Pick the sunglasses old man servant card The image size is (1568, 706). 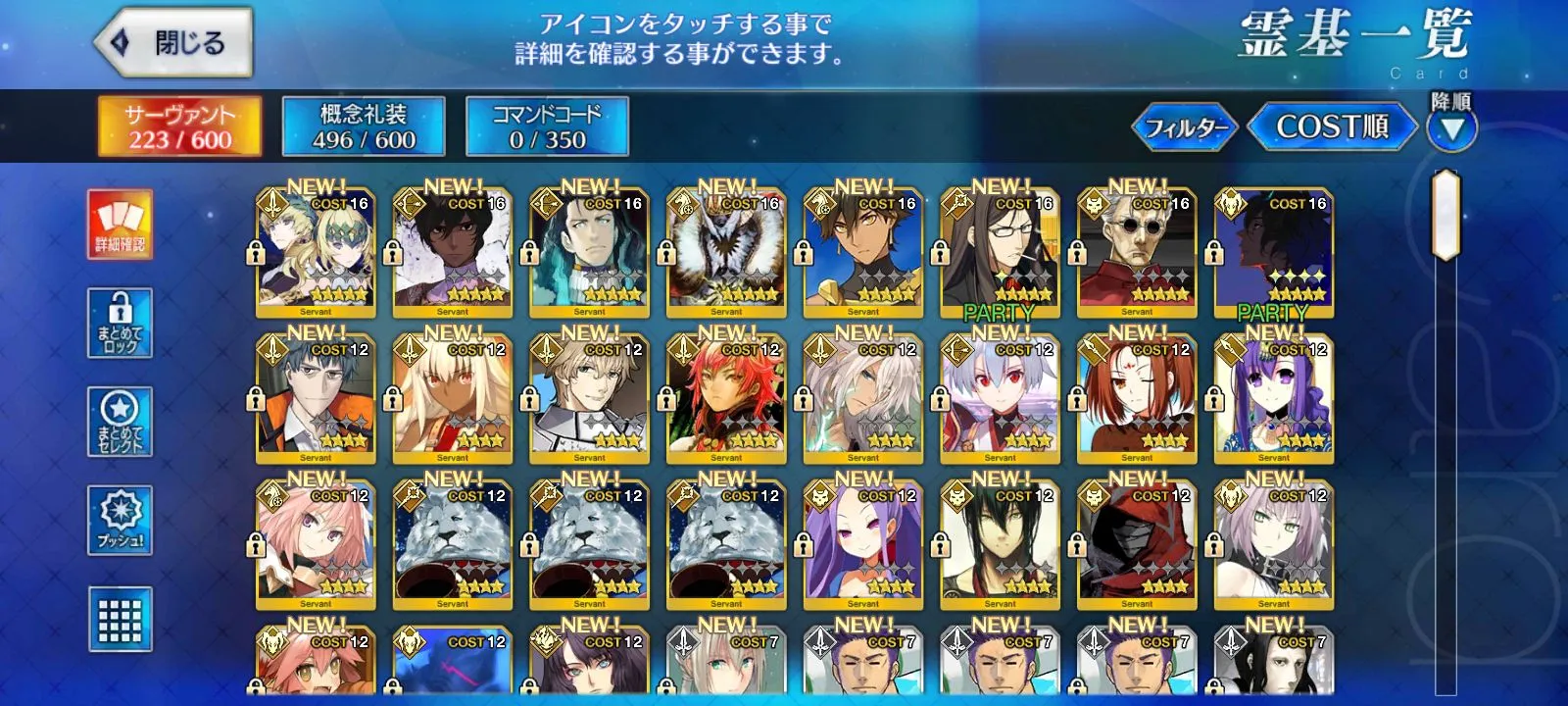click(x=1137, y=255)
